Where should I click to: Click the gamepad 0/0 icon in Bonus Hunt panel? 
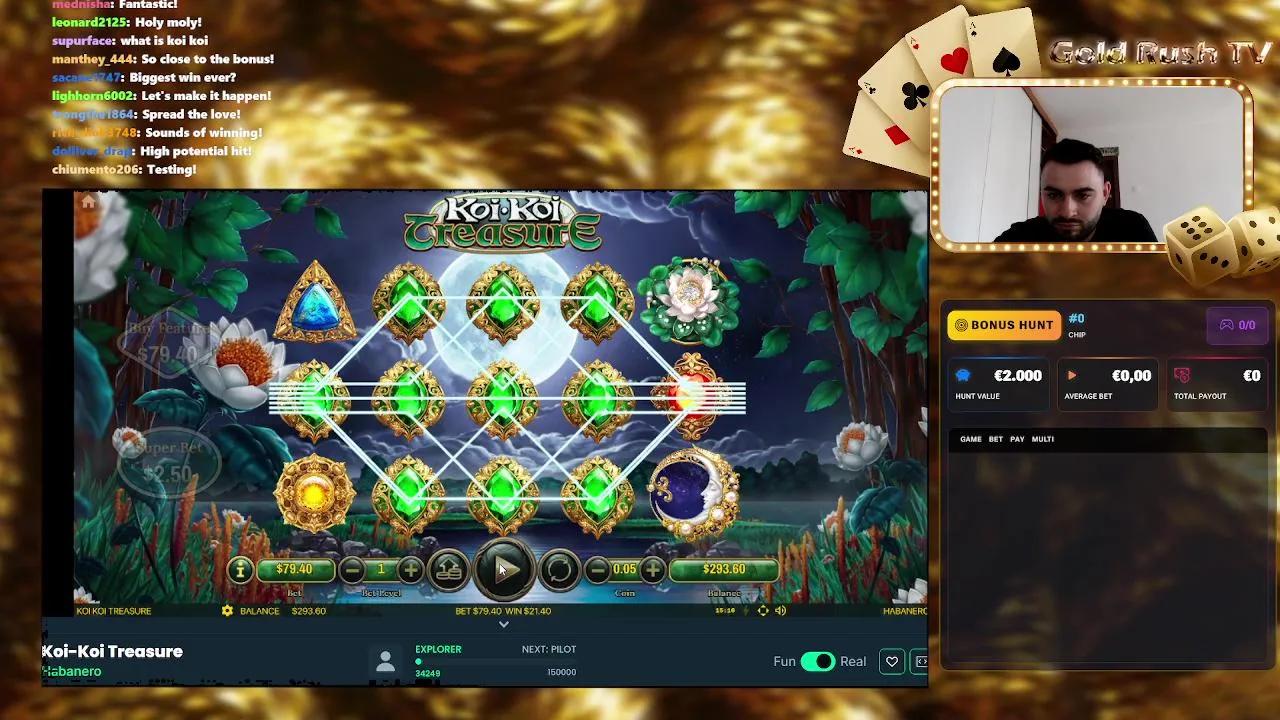[x=1237, y=325]
